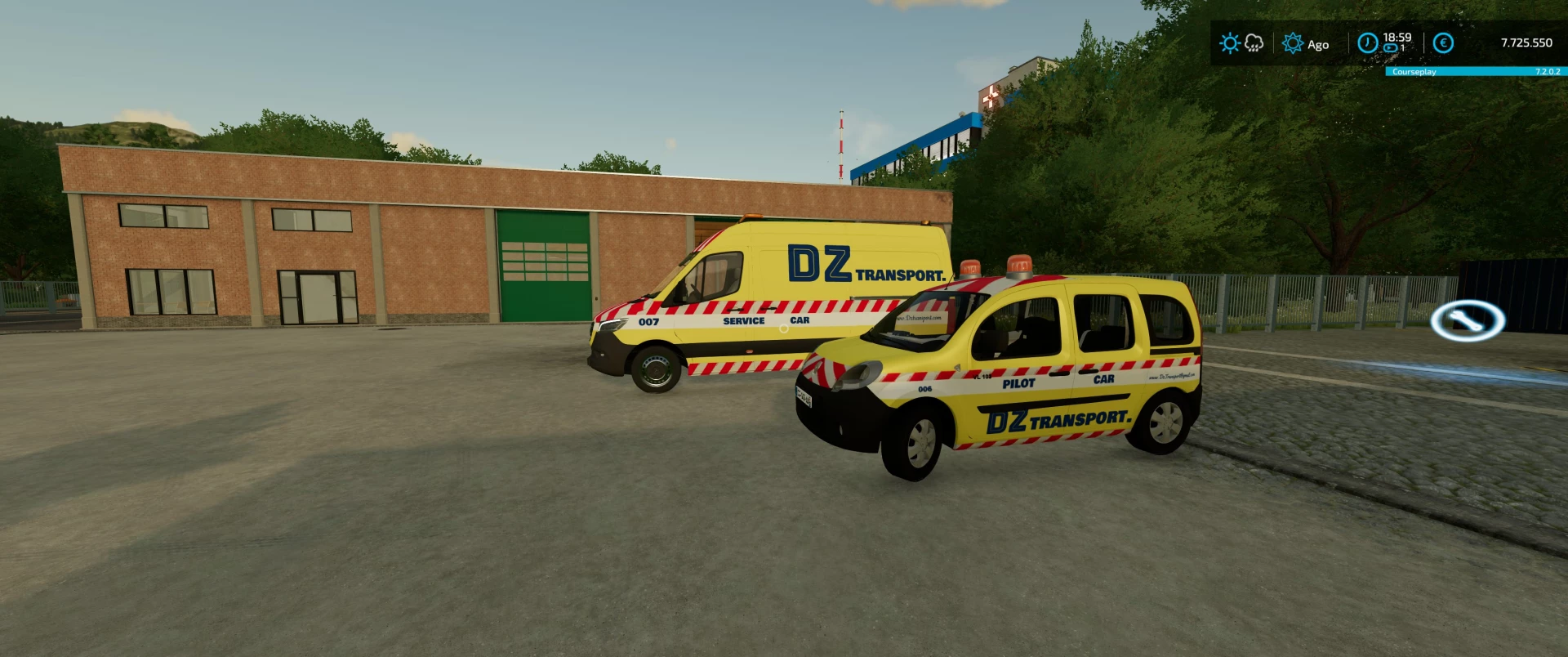Image resolution: width=1568 pixels, height=657 pixels.
Task: Click the Ago month label
Action: [1318, 44]
